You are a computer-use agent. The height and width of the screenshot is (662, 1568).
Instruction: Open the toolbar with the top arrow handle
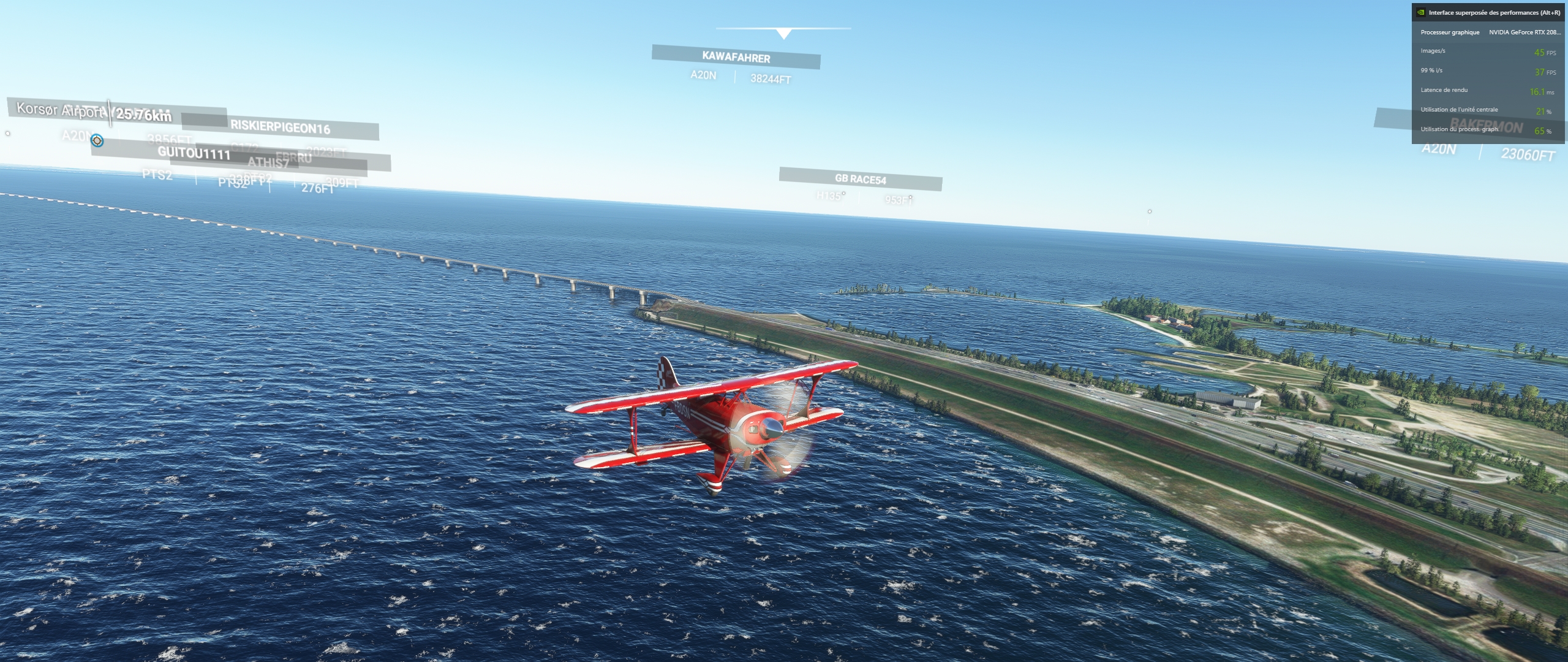(783, 33)
